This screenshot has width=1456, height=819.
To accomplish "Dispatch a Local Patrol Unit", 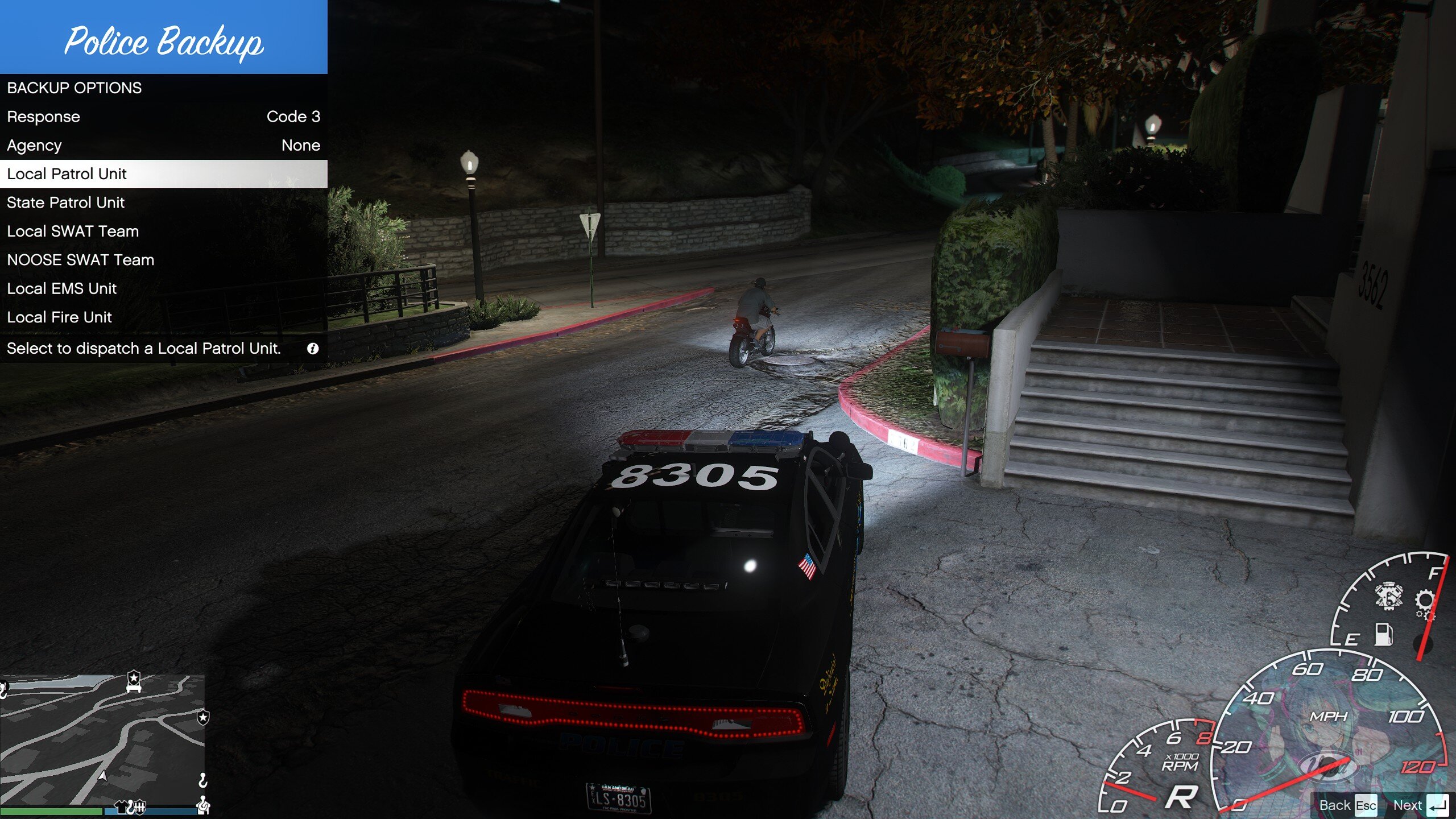I will click(x=163, y=174).
